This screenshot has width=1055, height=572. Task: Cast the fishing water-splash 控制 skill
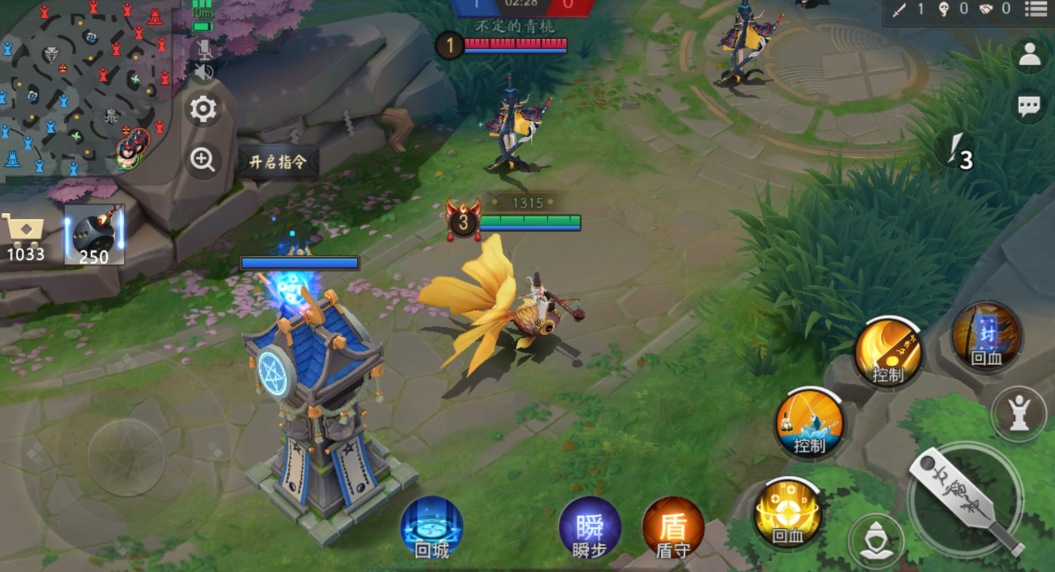click(809, 422)
